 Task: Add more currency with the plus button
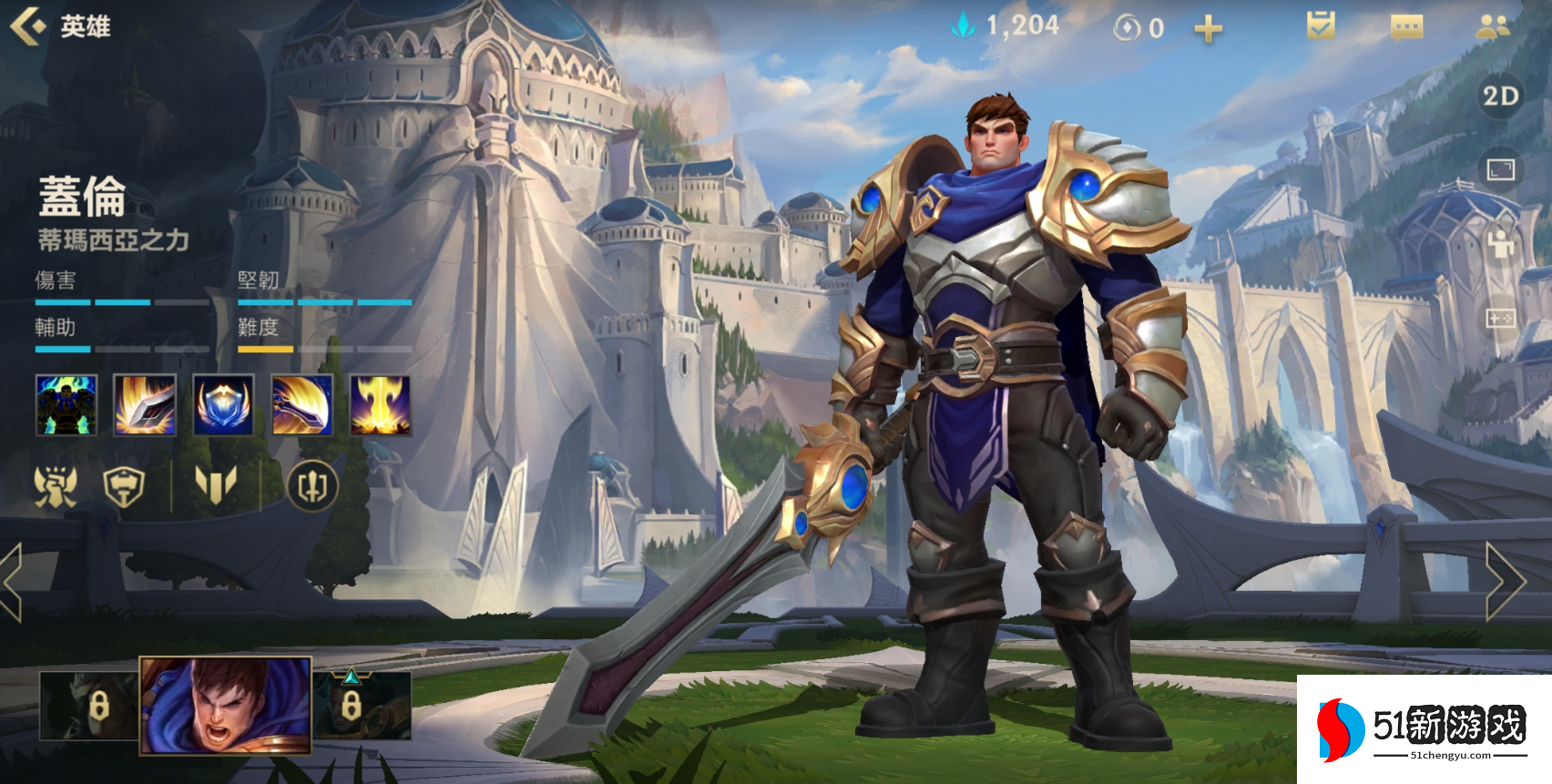pos(1208,29)
